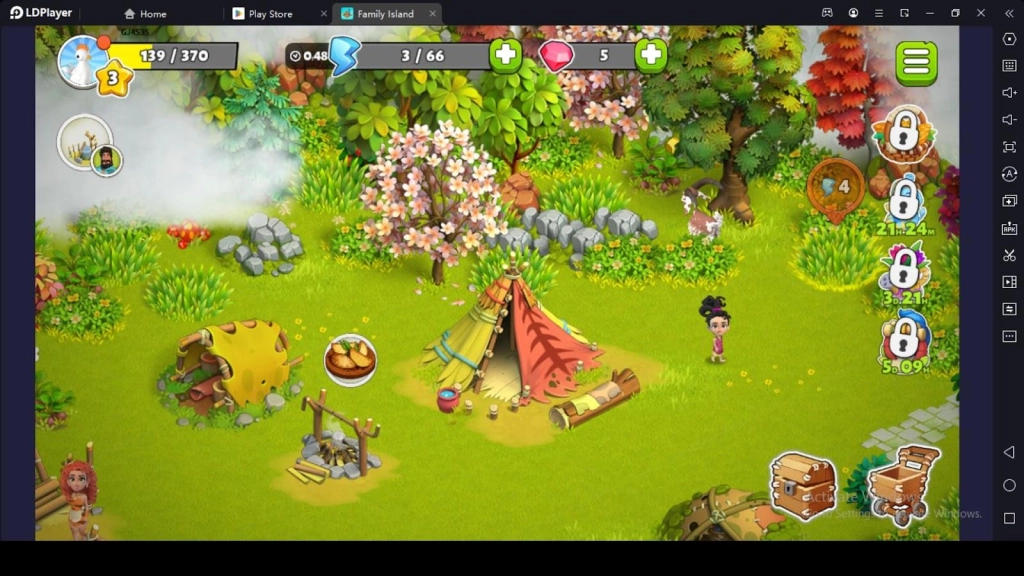
Task: Open the wooden cart shop
Action: point(903,483)
